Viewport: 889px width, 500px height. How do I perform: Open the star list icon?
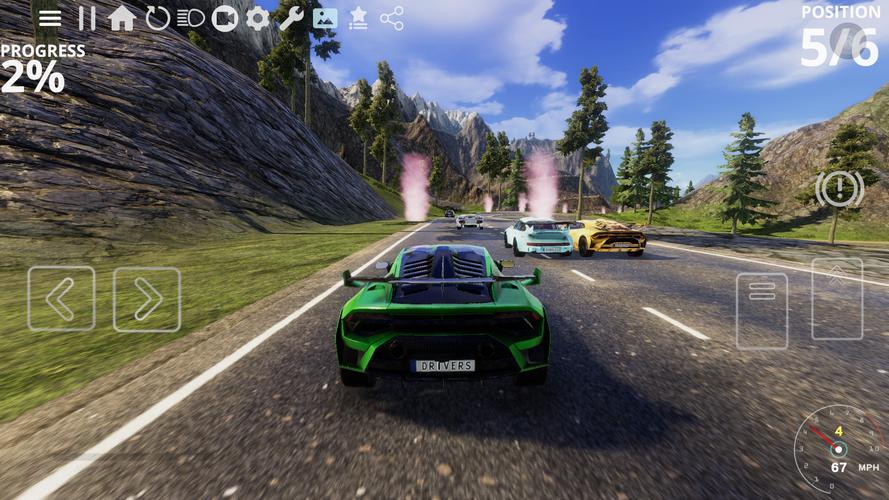358,18
